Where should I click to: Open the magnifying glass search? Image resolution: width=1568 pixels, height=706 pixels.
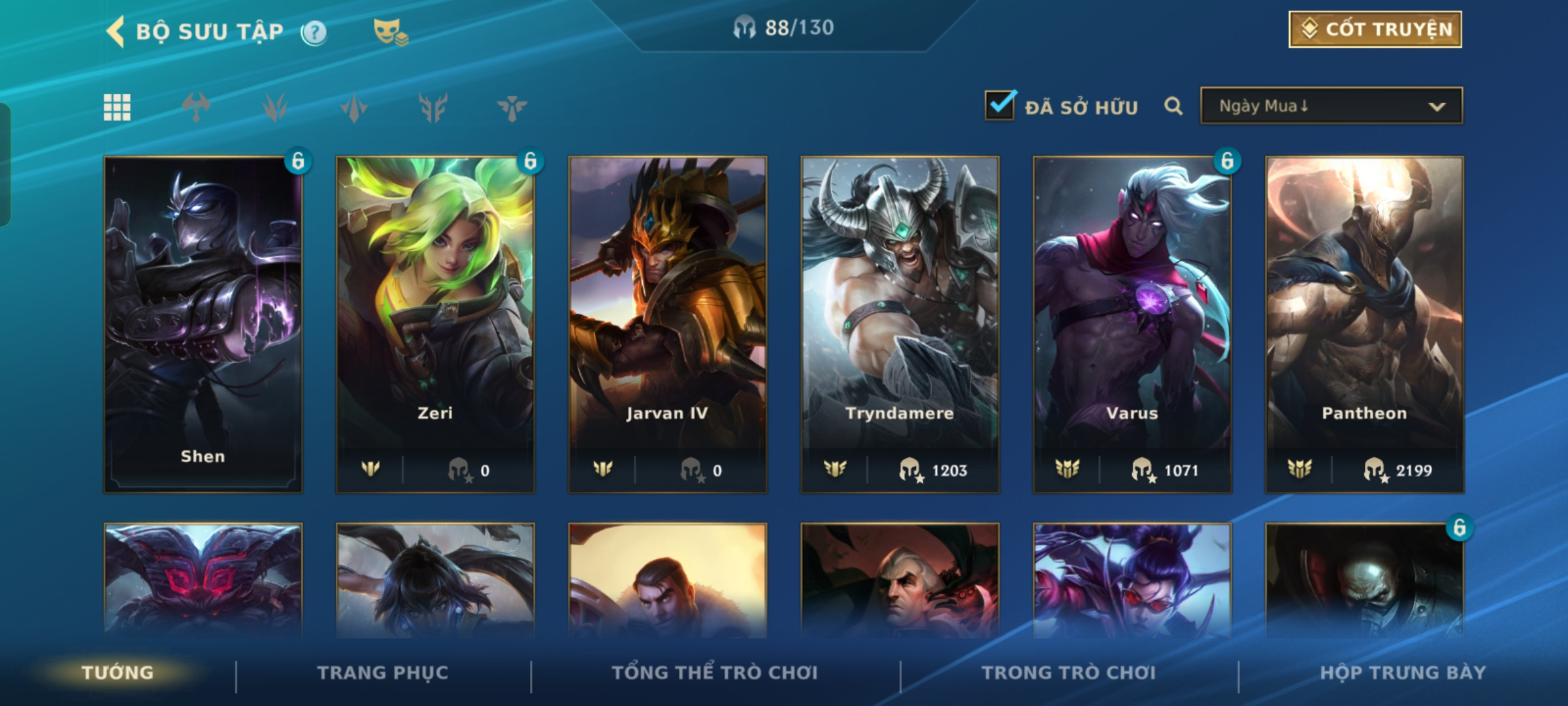pyautogui.click(x=1173, y=106)
